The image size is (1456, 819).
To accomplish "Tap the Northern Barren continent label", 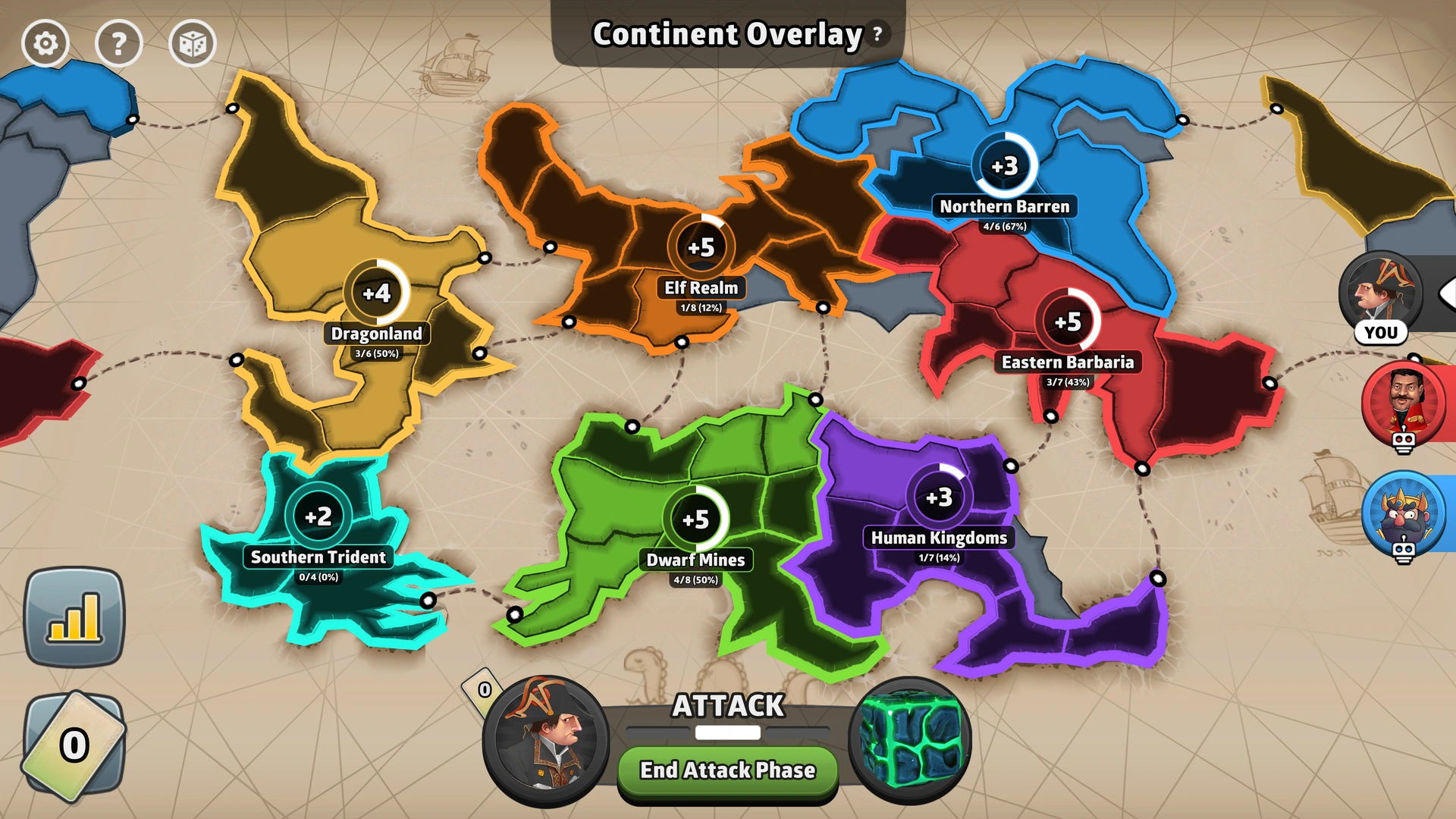I will (x=1004, y=206).
